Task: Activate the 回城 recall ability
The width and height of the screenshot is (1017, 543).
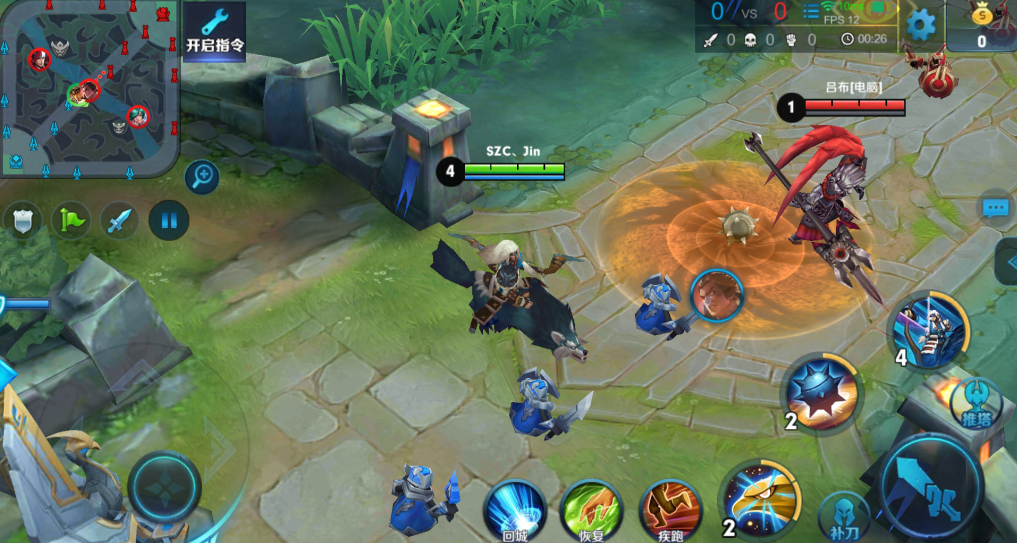Action: point(515,511)
